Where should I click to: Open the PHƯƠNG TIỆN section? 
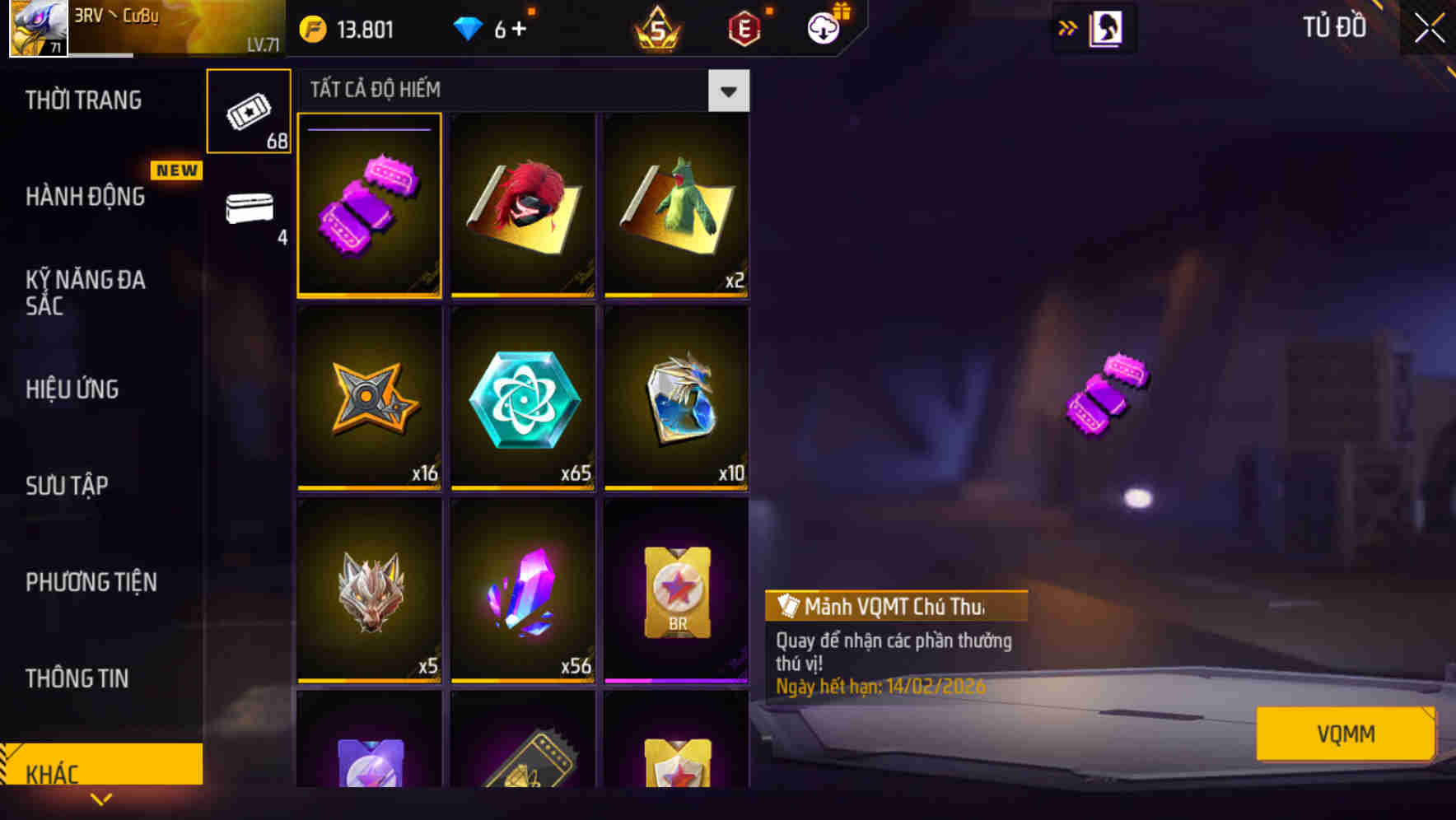click(91, 582)
